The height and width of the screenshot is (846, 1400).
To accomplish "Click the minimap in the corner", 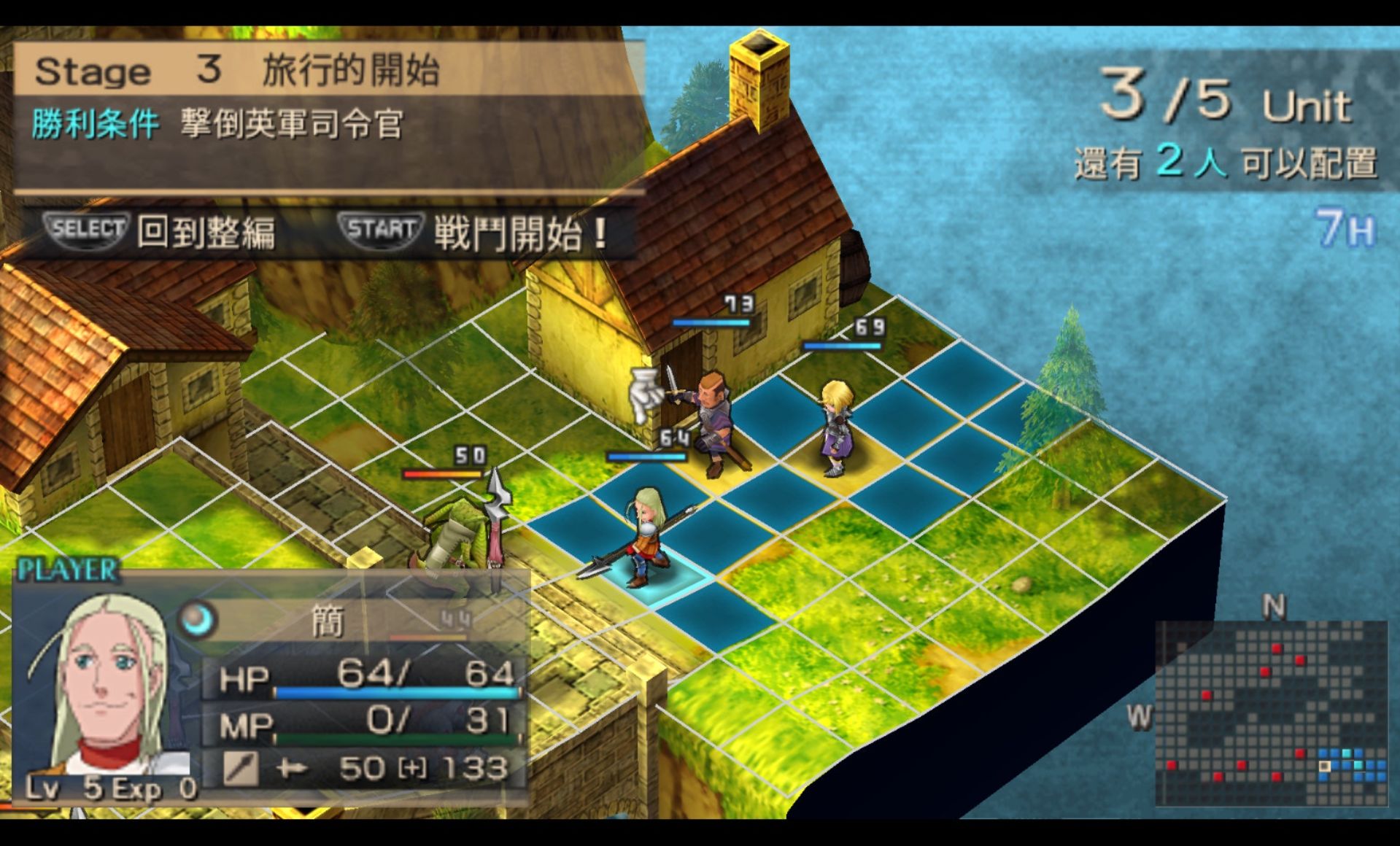I will 1271,712.
